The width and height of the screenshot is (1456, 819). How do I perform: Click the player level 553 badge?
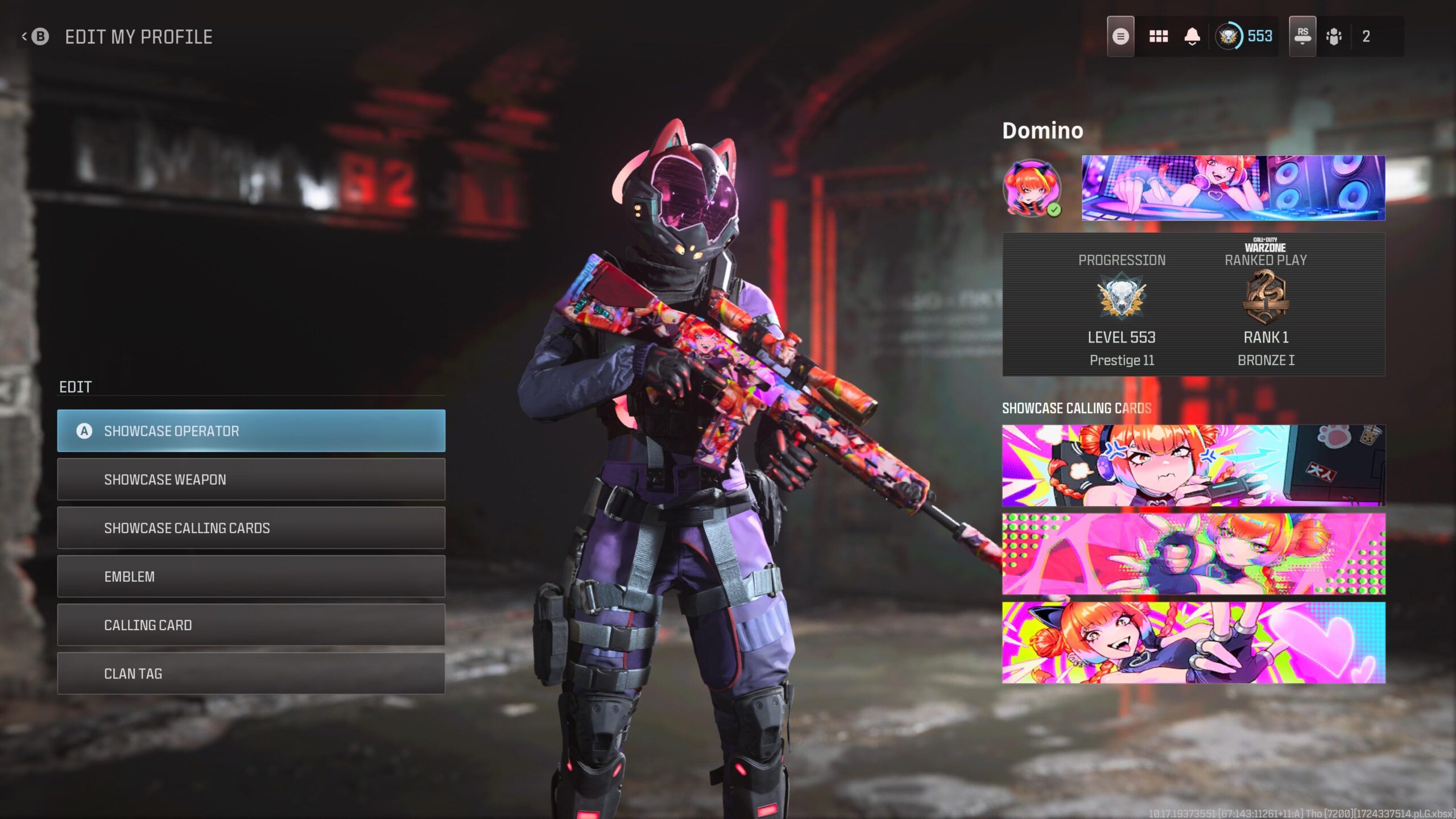[x=1244, y=37]
